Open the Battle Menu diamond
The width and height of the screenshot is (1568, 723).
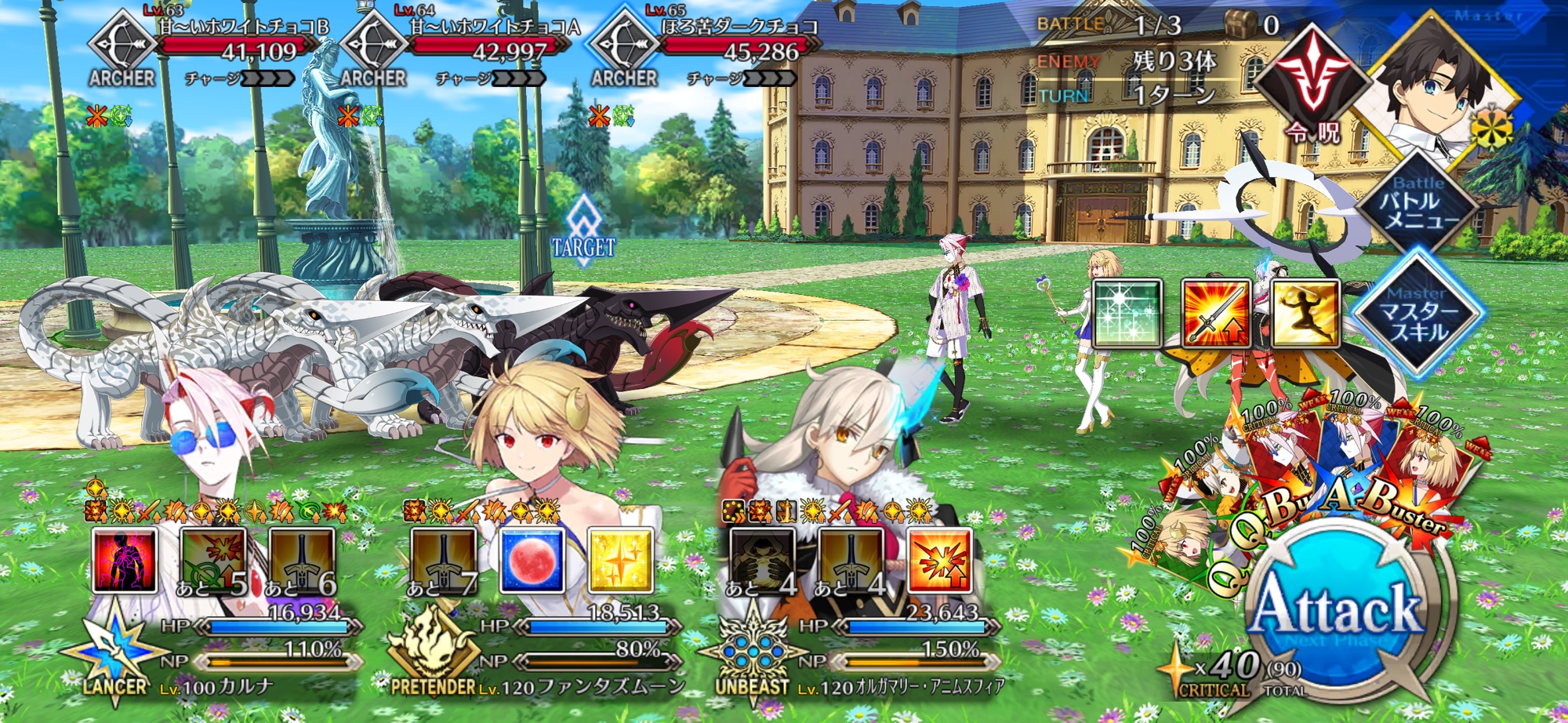tap(1419, 204)
